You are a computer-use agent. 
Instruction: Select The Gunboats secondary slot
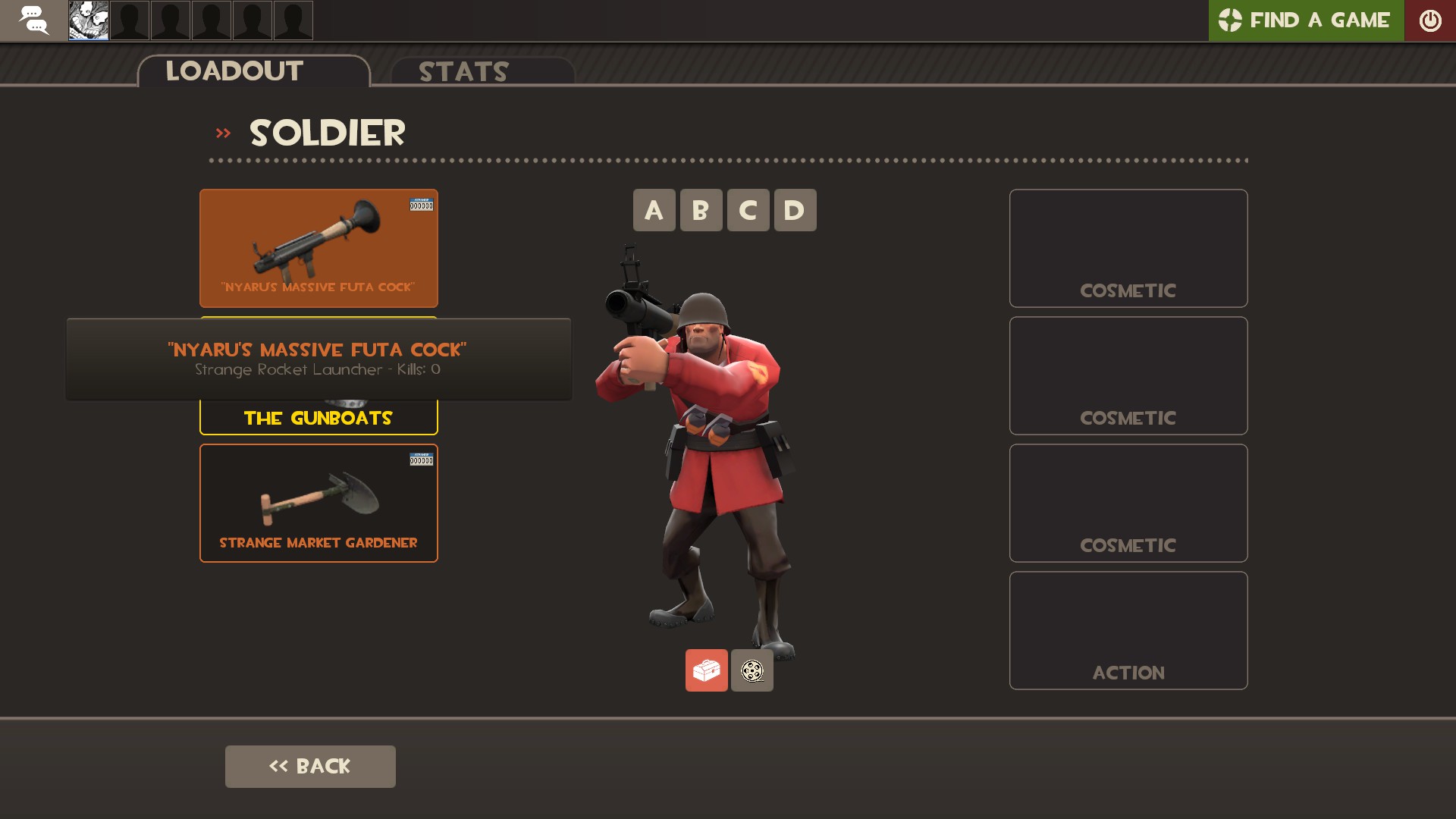click(x=318, y=418)
